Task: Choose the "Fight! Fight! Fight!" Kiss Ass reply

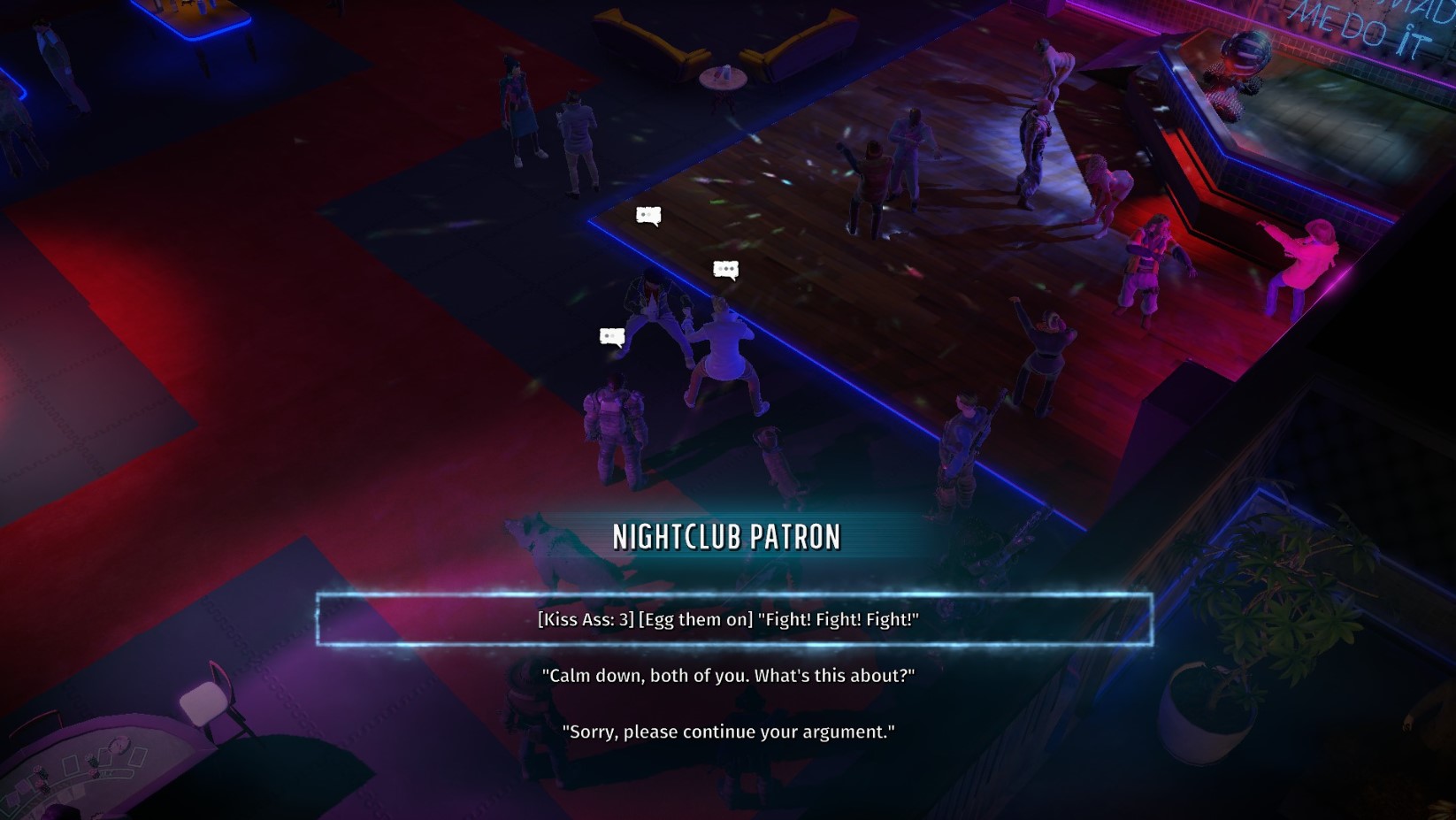Action: click(728, 619)
